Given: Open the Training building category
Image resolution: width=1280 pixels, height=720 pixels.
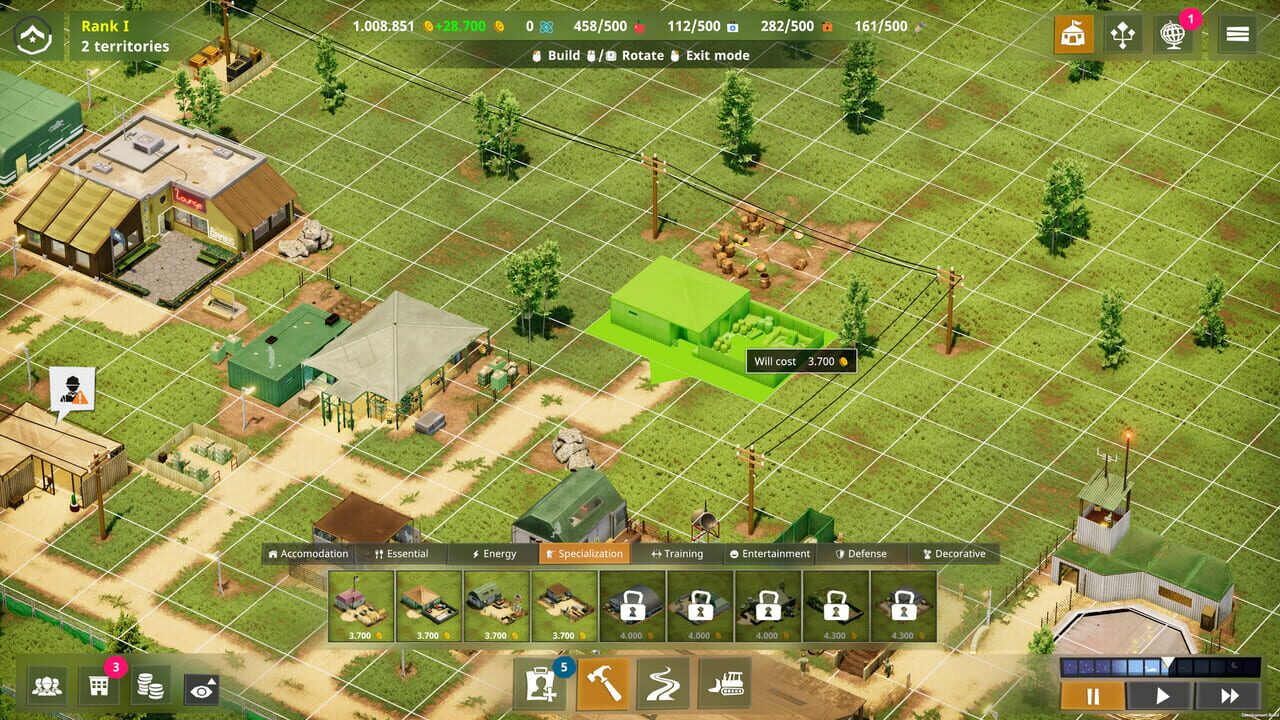Looking at the screenshot, I should click(x=680, y=553).
